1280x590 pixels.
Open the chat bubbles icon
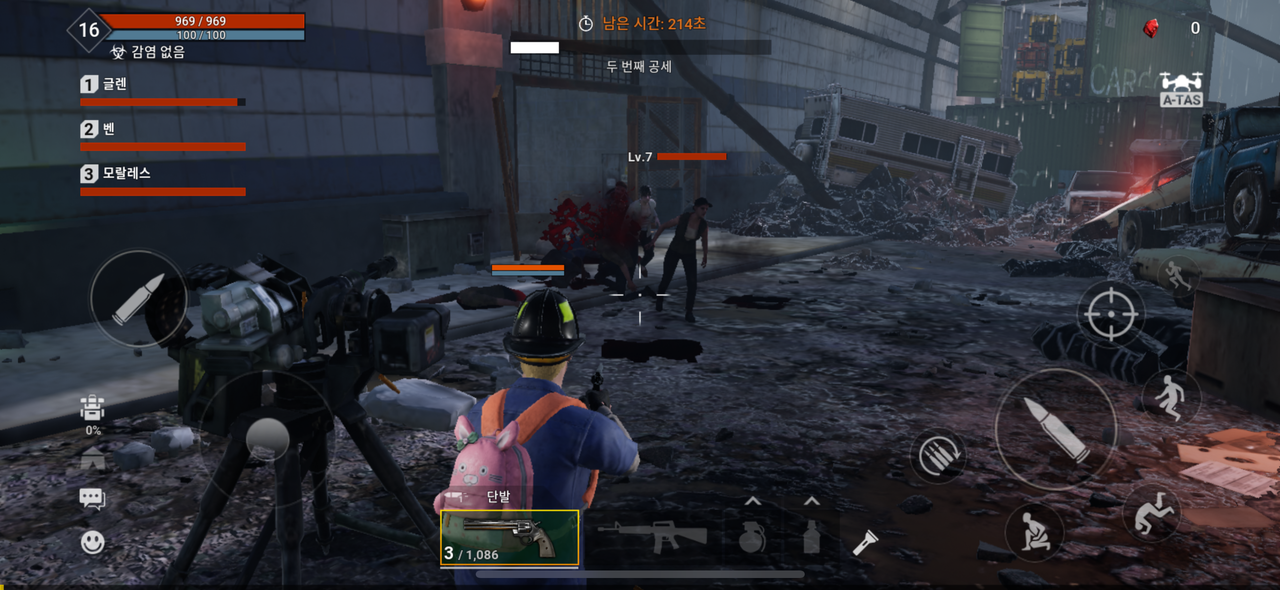click(x=92, y=498)
